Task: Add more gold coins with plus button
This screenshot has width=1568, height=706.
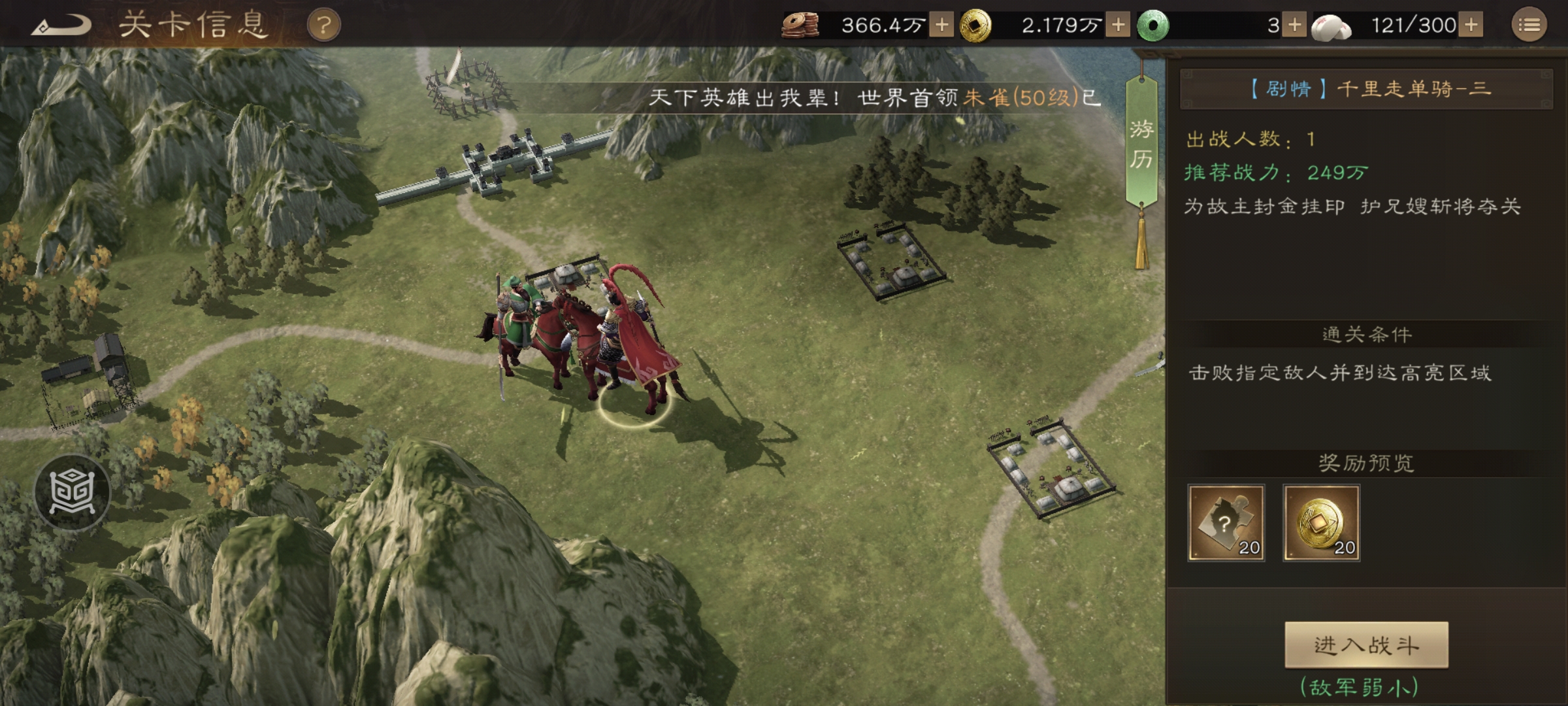Action: tap(1118, 25)
